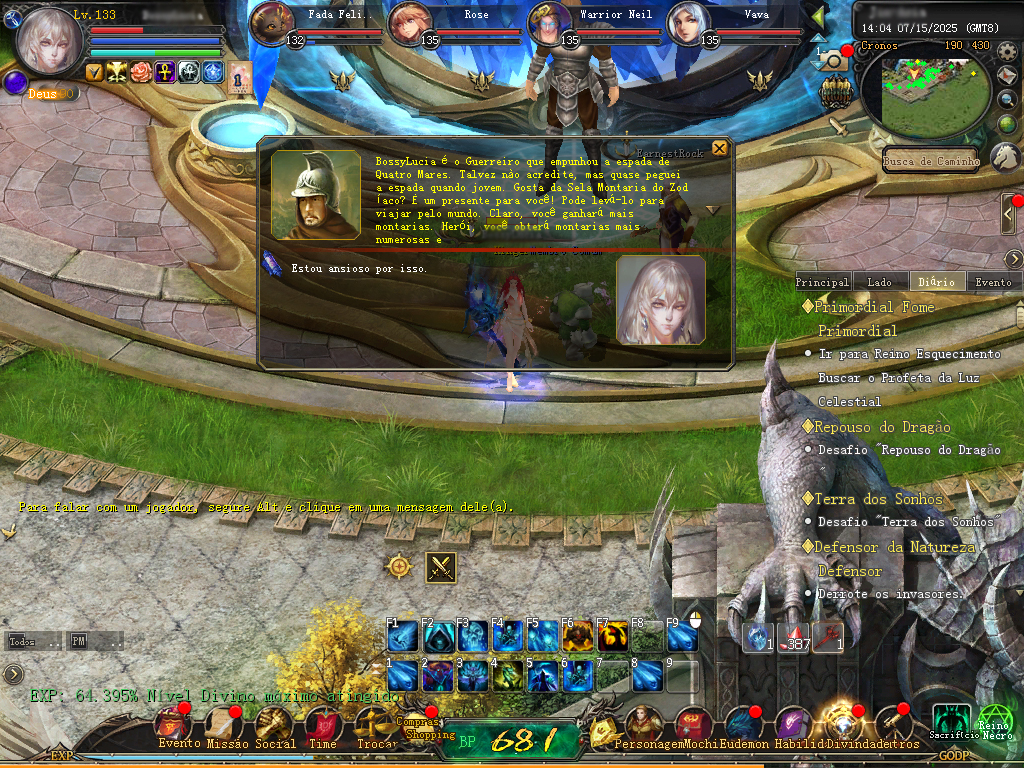This screenshot has height=768, width=1024.
Task: Choose reply "Estou ansioso por isso."
Action: click(x=359, y=268)
